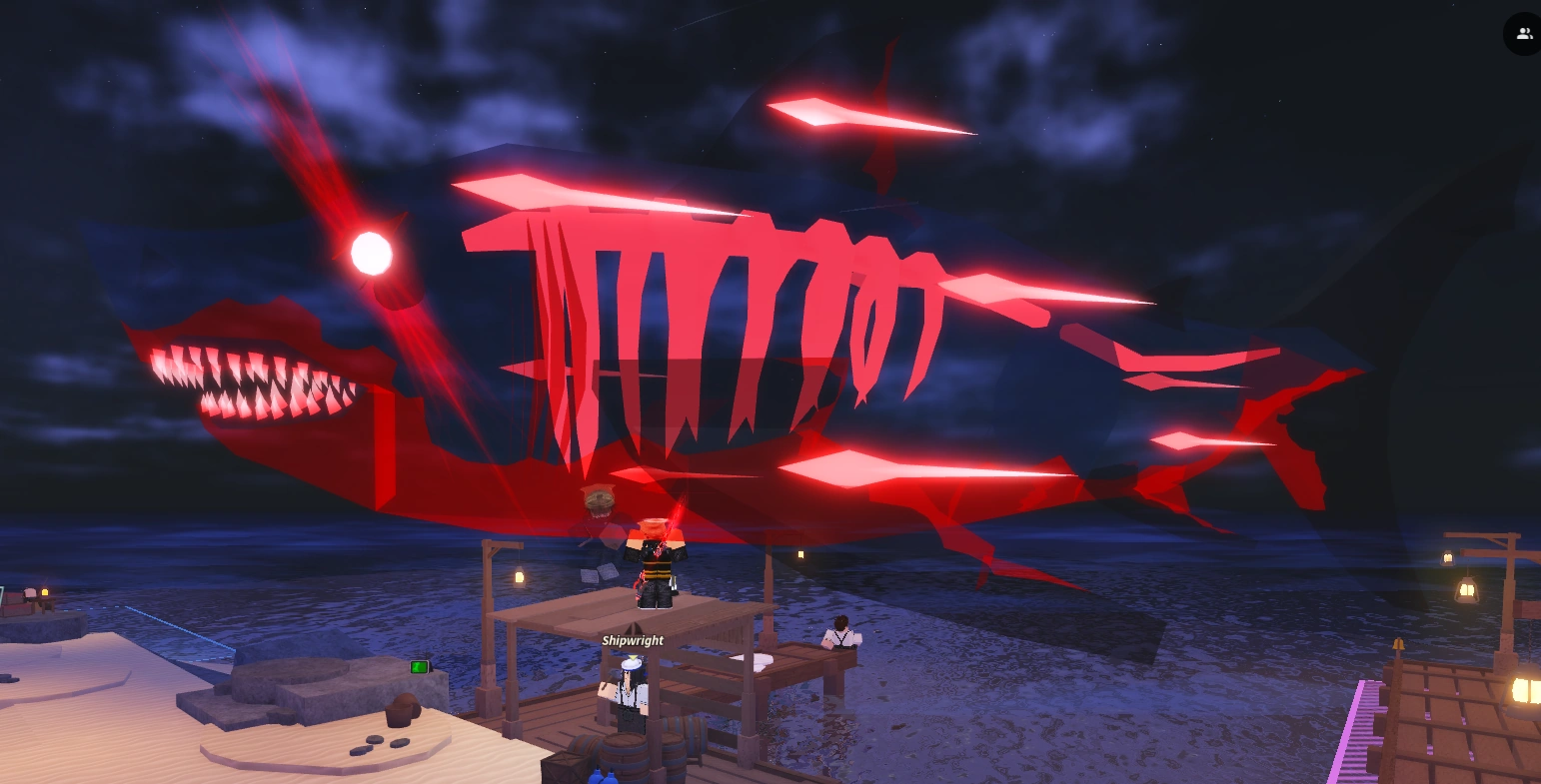Click the lantern on the right-side pier post
The image size is (1541, 784).
tap(1467, 588)
